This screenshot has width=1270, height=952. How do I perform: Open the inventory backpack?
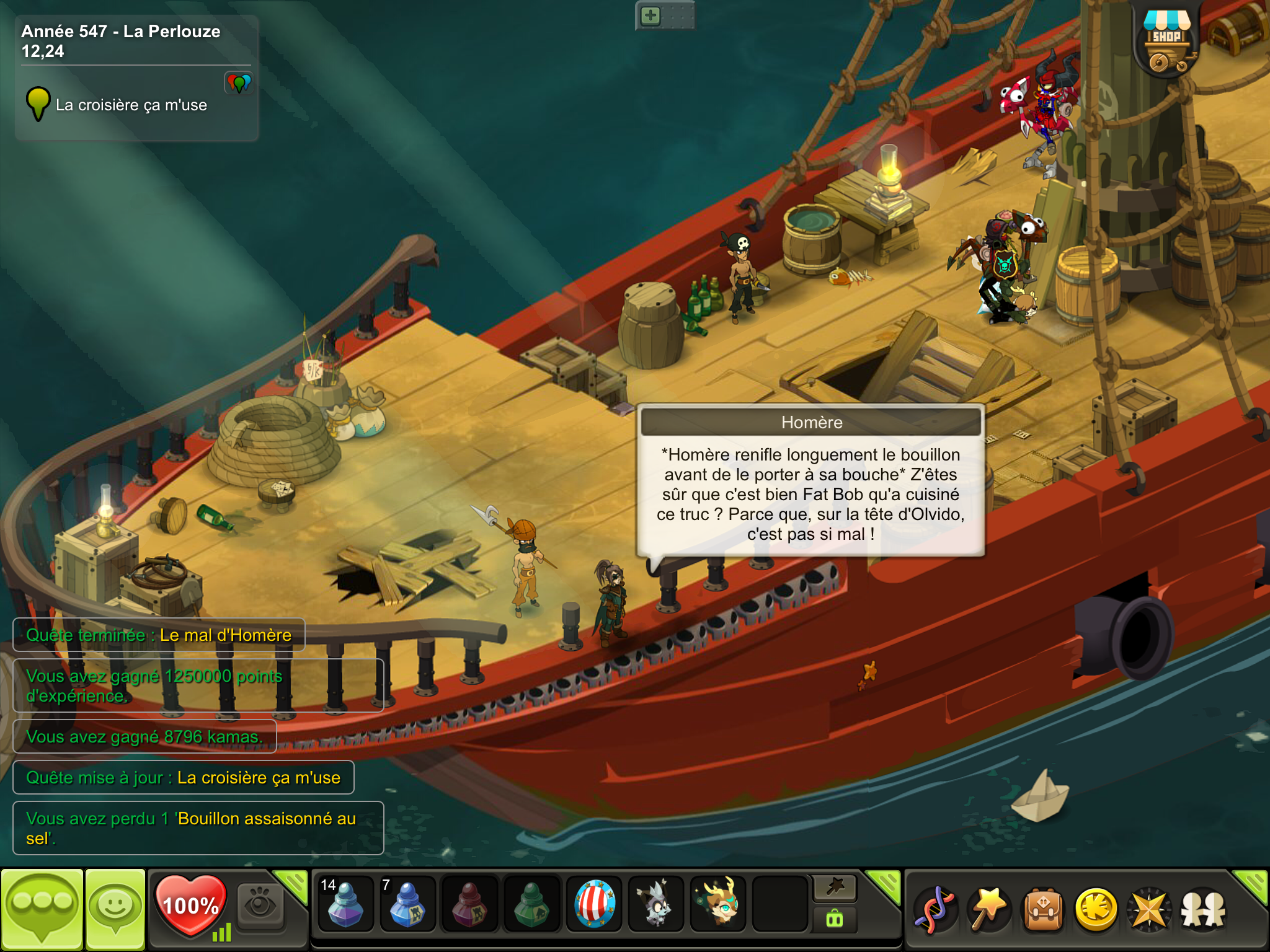(1043, 909)
